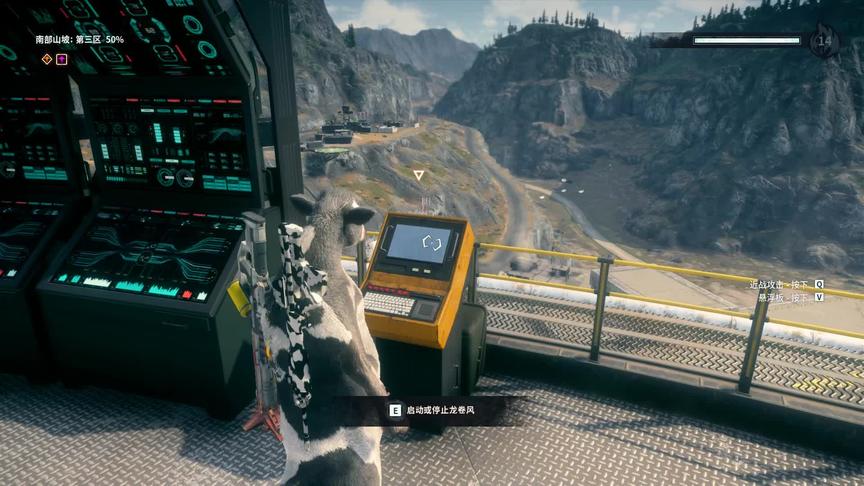Open the 南部山坡 第三区 region tracker
The image size is (864, 486).
click(x=80, y=39)
